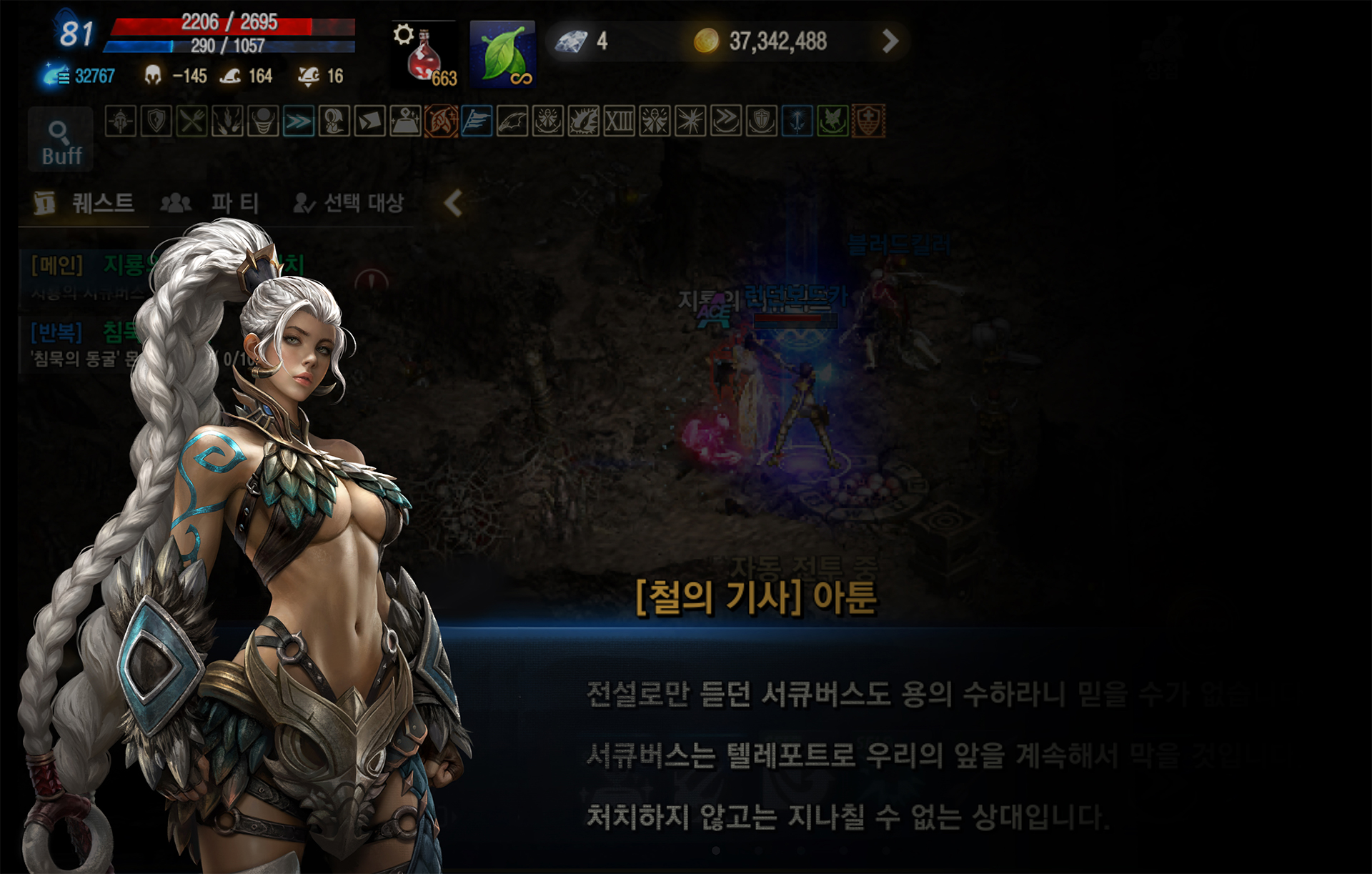Click the diamond currency icon
Viewport: 1372px width, 874px height.
(571, 41)
